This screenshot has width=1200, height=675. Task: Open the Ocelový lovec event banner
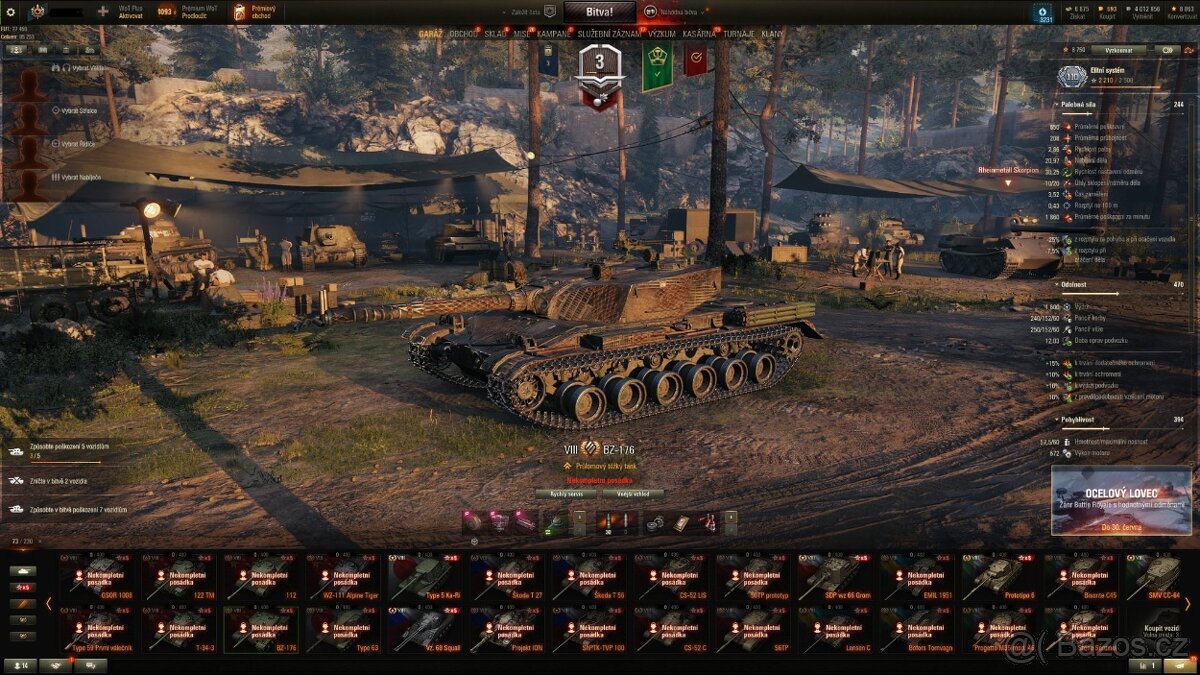pyautogui.click(x=1121, y=500)
